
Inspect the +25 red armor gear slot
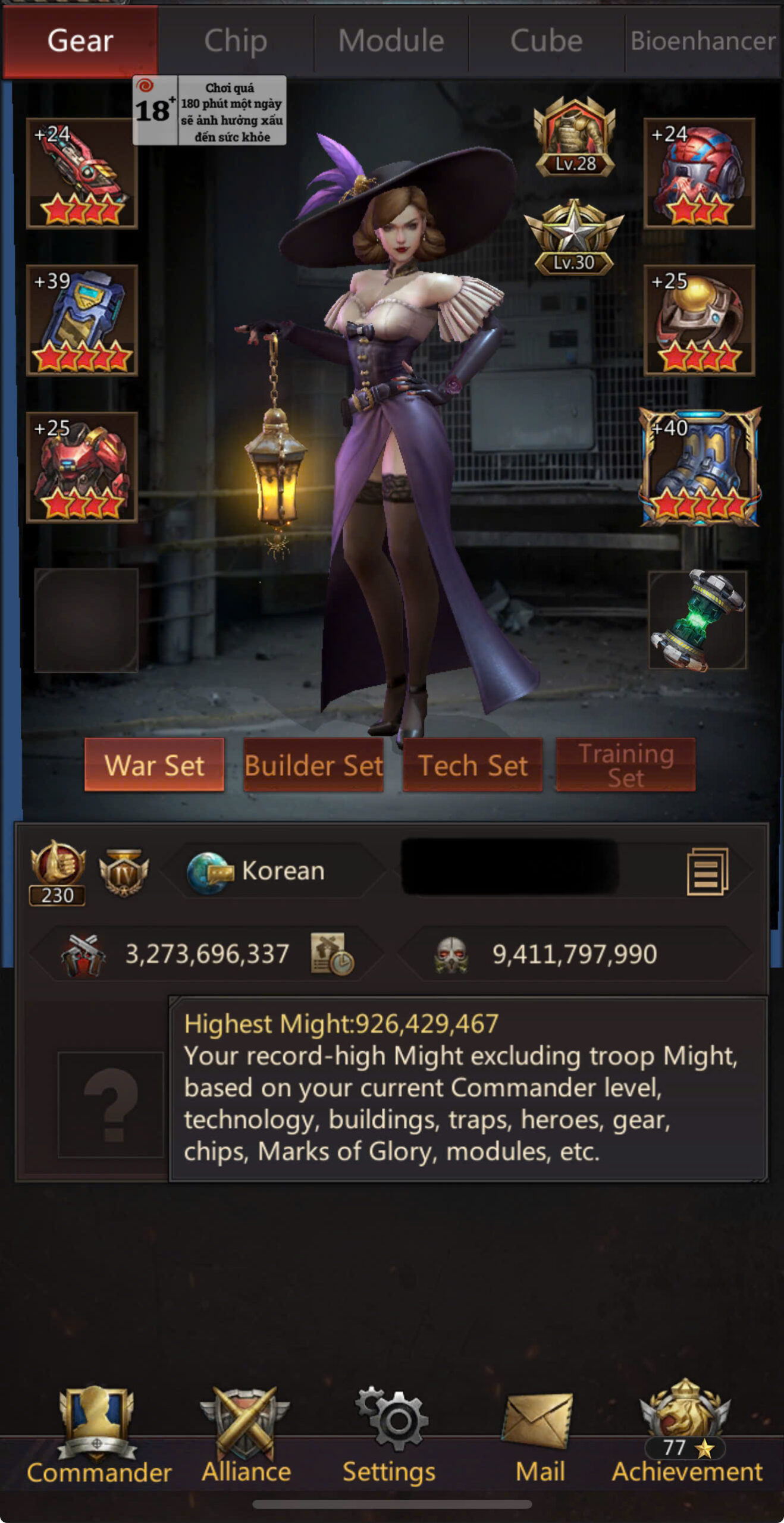tap(82, 467)
